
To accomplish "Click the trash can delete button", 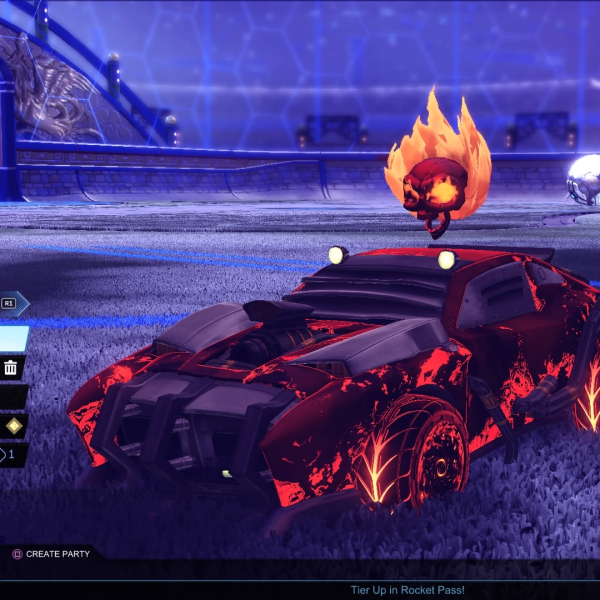I will tap(11, 368).
